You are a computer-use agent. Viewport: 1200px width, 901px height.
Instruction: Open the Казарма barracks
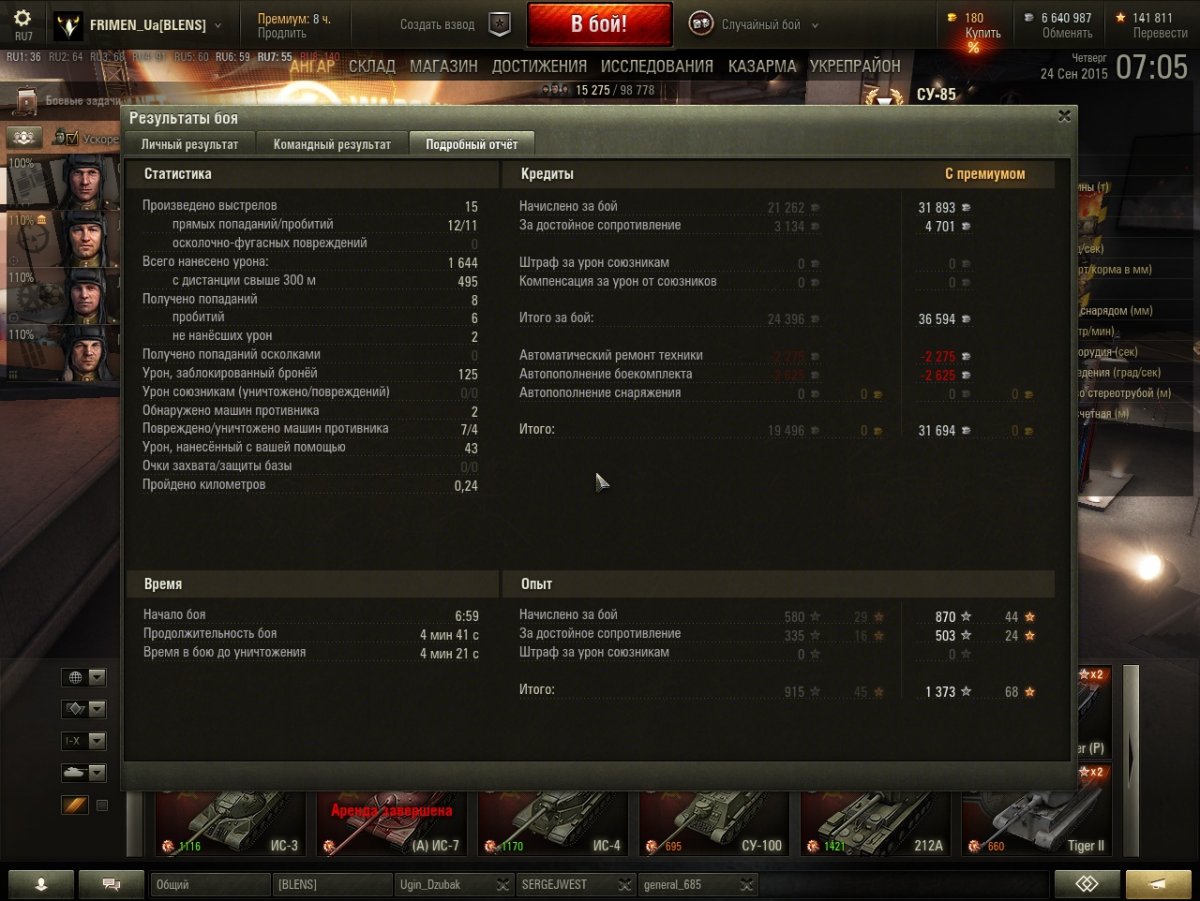point(762,66)
